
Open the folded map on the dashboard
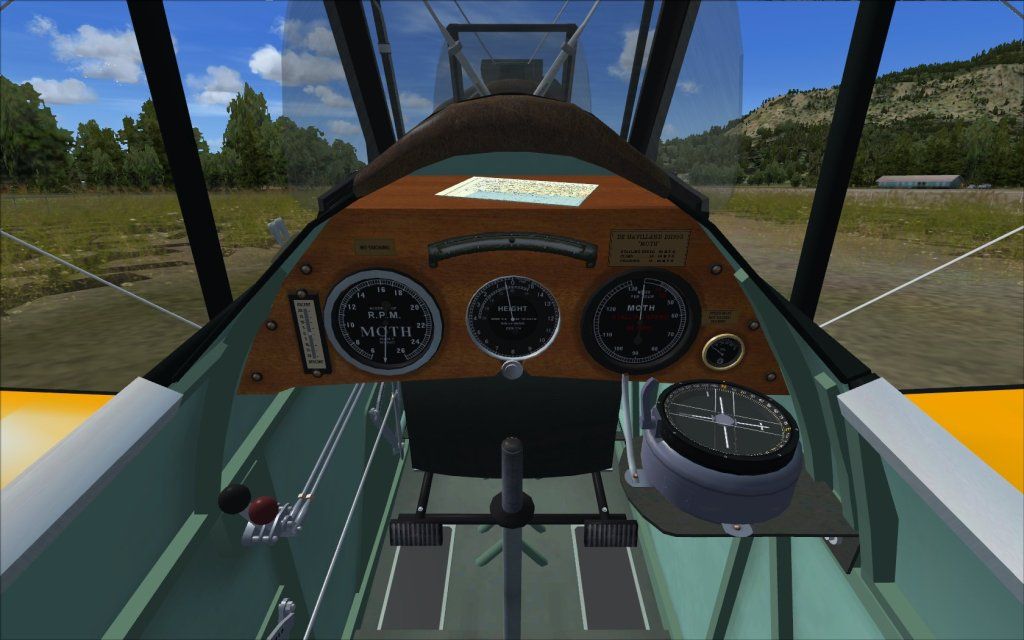(x=517, y=191)
